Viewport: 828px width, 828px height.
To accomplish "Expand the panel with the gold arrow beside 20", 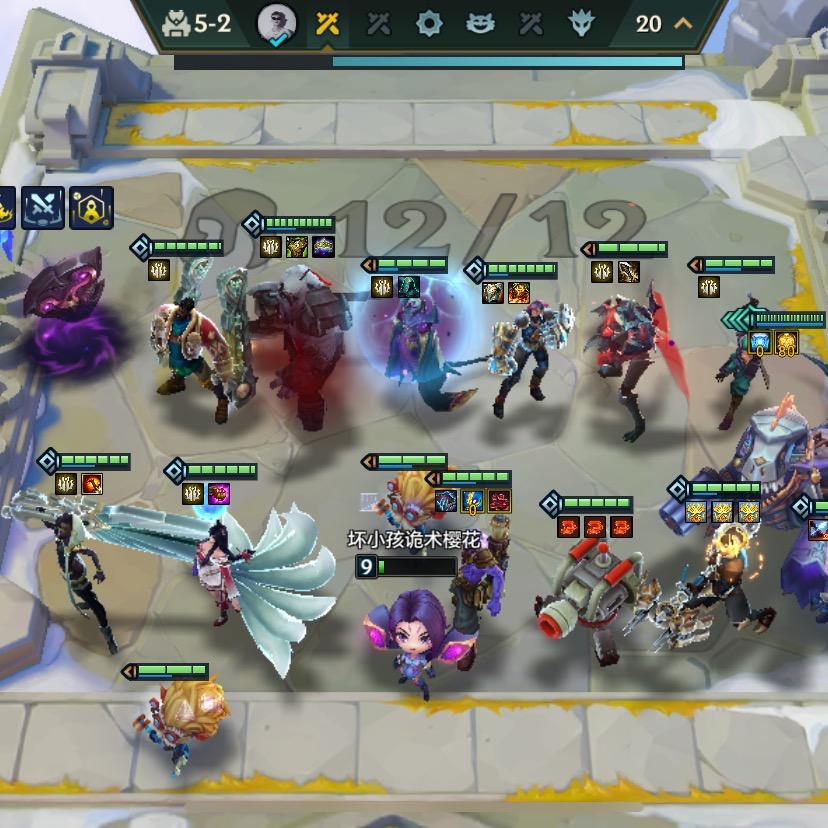I will (684, 23).
